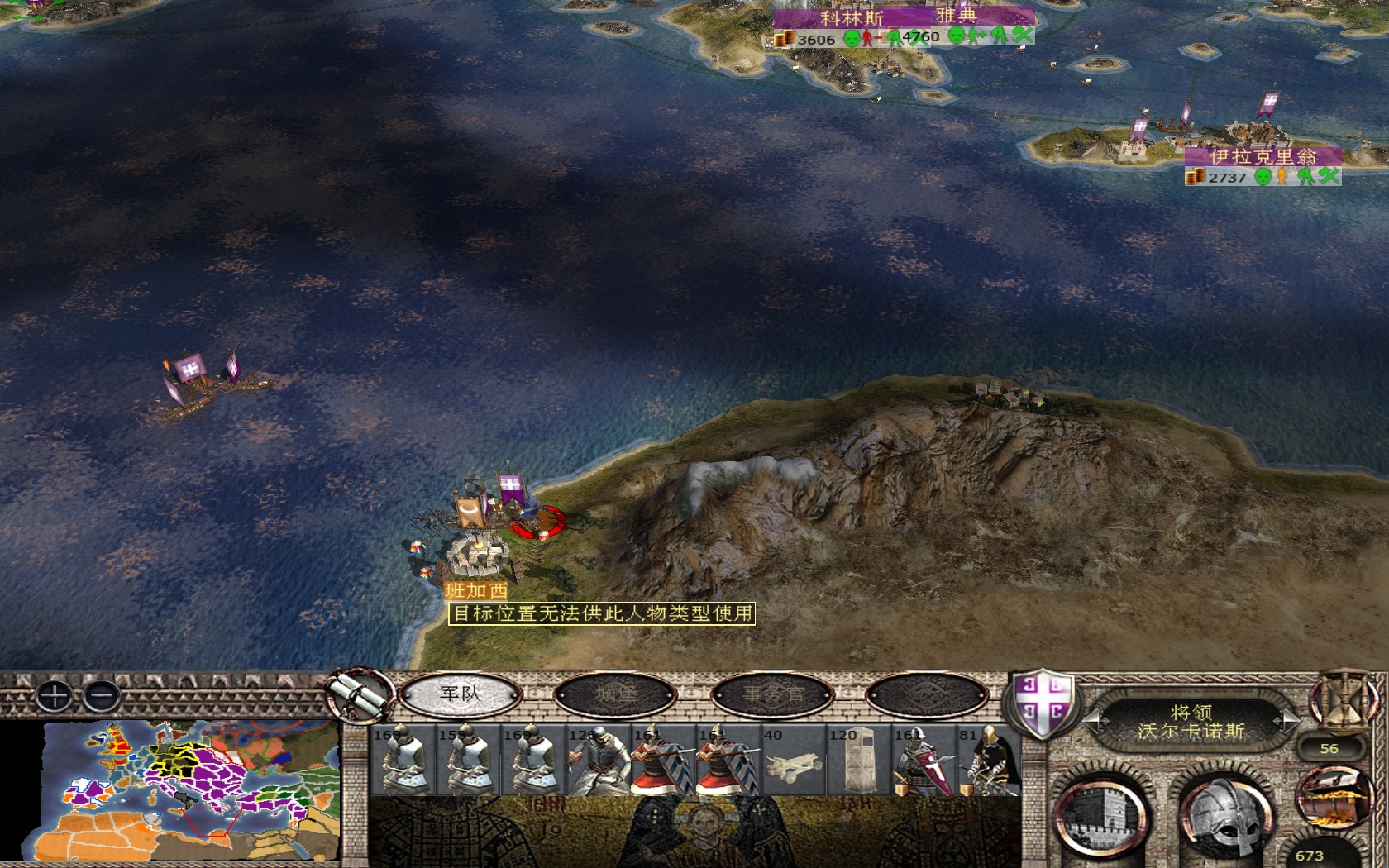Select next general with right arrow
The height and width of the screenshot is (868, 1389).
tap(1286, 721)
